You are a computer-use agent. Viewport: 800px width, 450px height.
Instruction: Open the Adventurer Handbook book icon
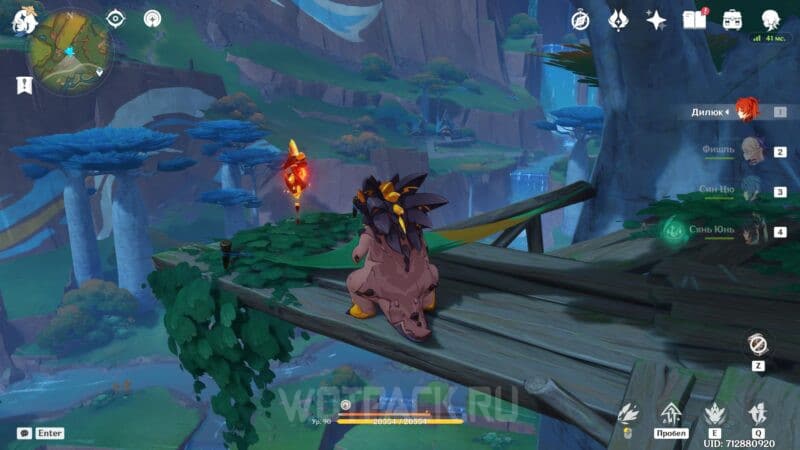693,20
